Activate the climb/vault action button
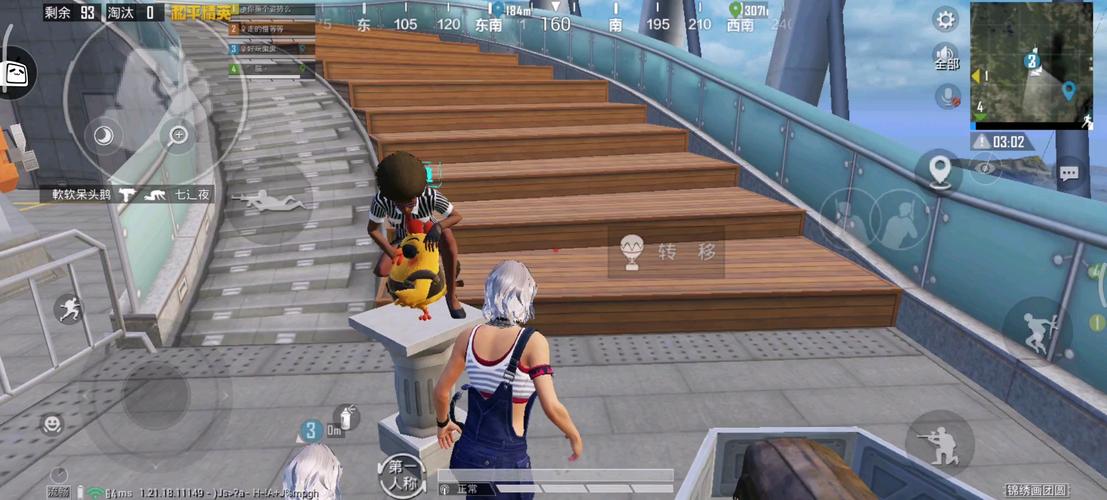This screenshot has height=500, width=1107. [1036, 330]
